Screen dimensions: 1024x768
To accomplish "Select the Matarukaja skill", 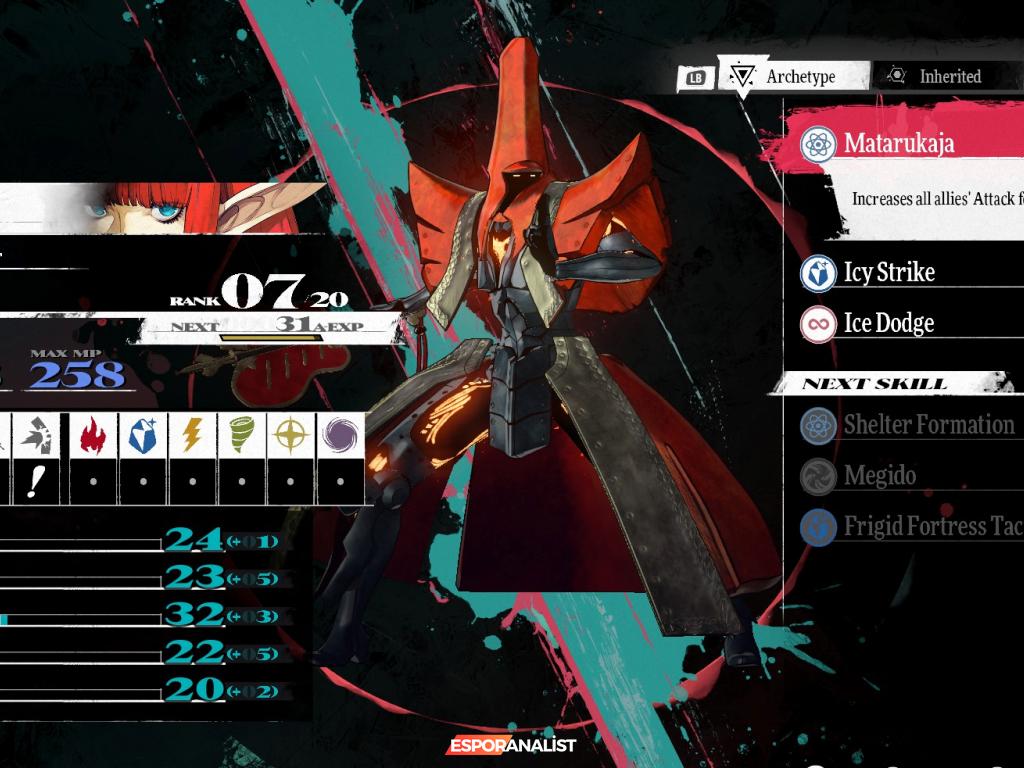I will pyautogui.click(x=898, y=143).
